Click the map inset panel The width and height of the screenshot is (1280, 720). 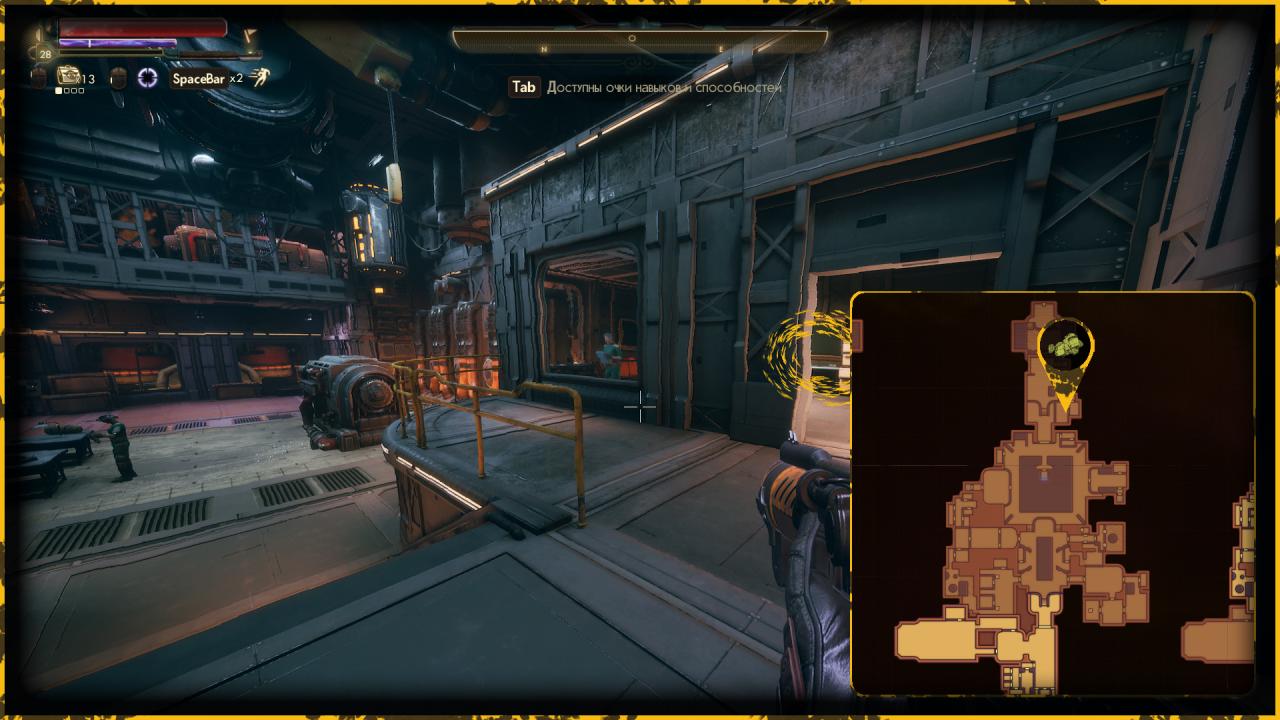pos(1052,494)
